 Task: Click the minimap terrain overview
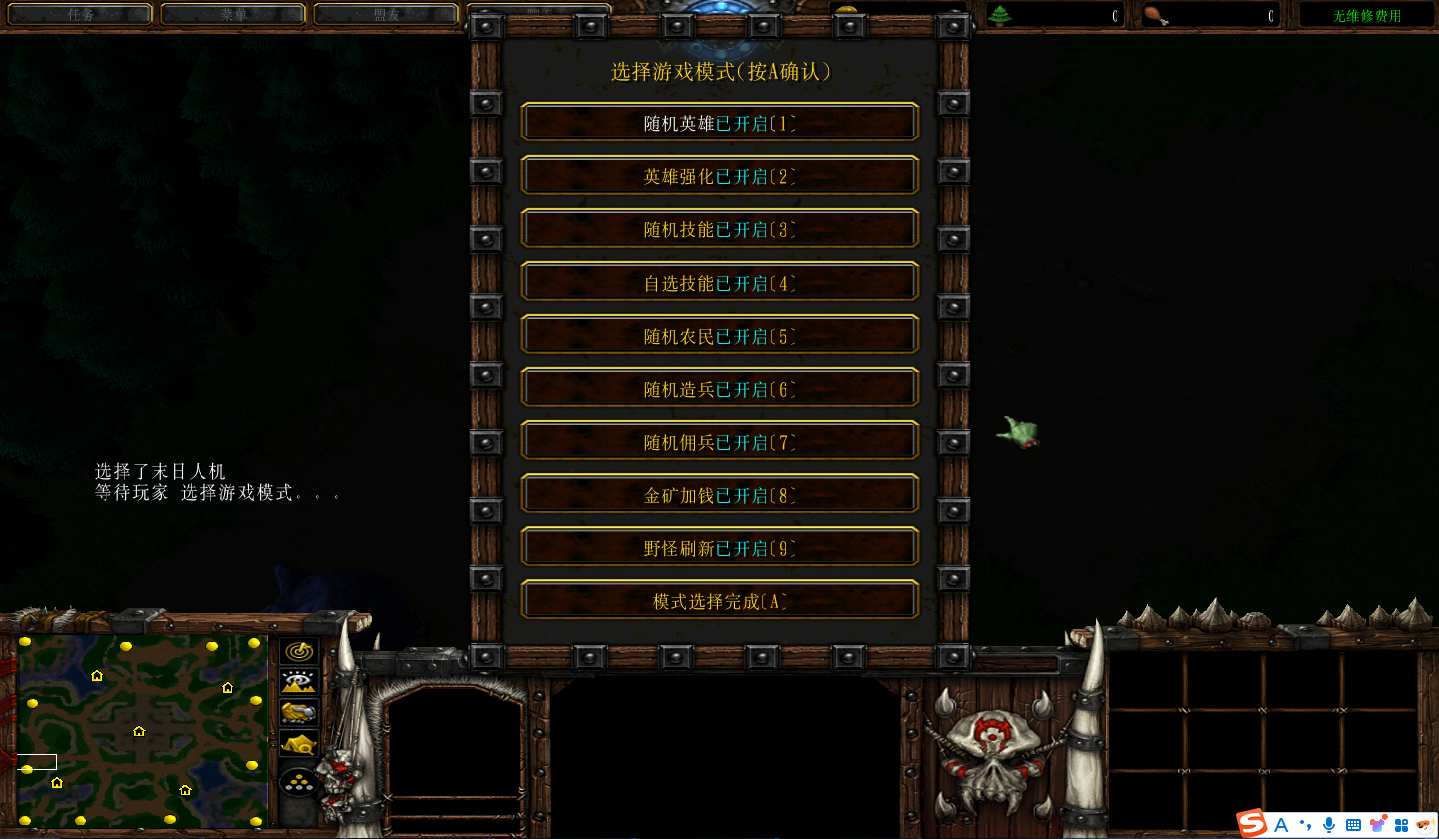tap(141, 729)
